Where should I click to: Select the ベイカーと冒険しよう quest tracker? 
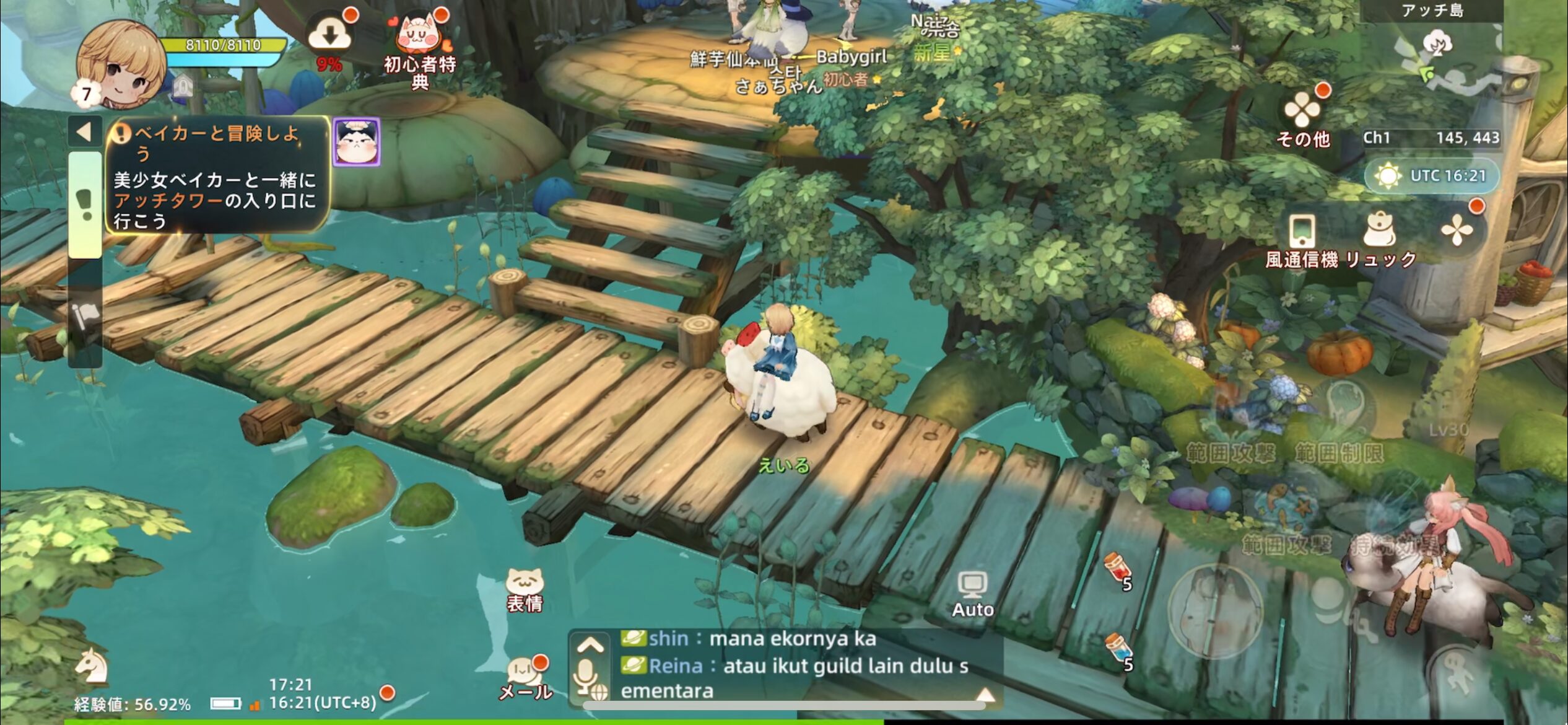click(x=217, y=177)
